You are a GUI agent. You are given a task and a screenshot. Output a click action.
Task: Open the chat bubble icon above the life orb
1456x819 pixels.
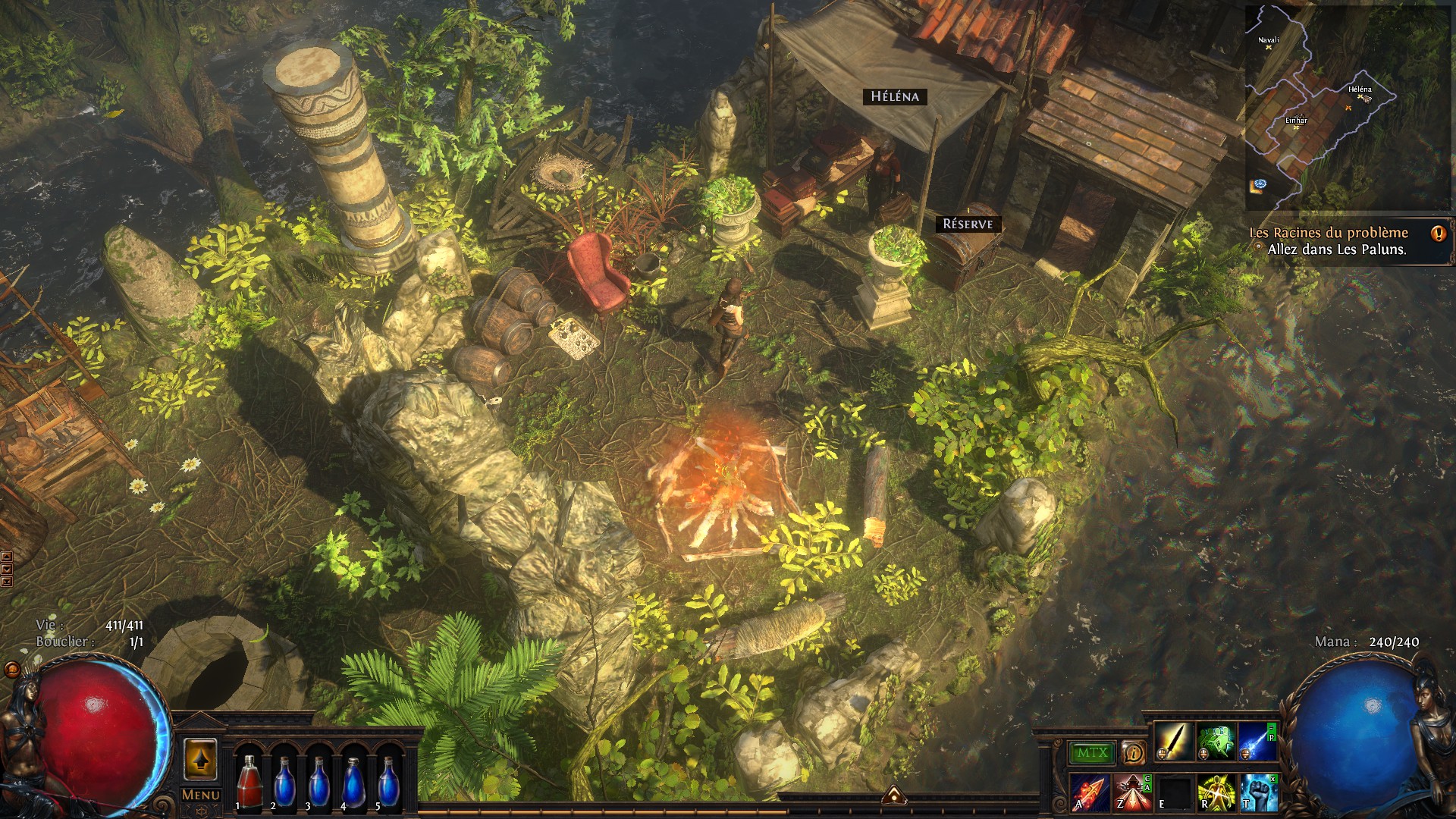pos(12,670)
